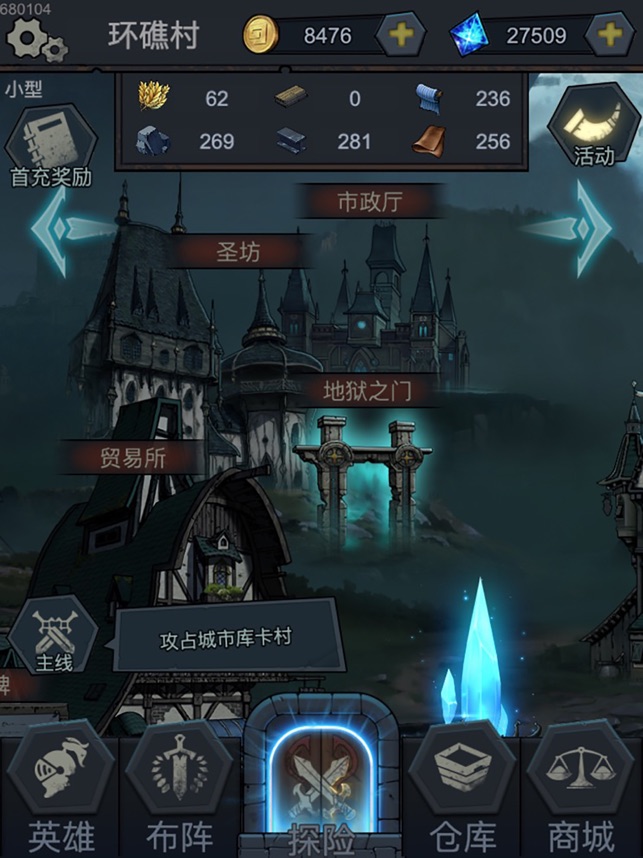Image resolution: width=643 pixels, height=858 pixels.
Task: Open the 主线 main quest icon
Action: coord(53,636)
